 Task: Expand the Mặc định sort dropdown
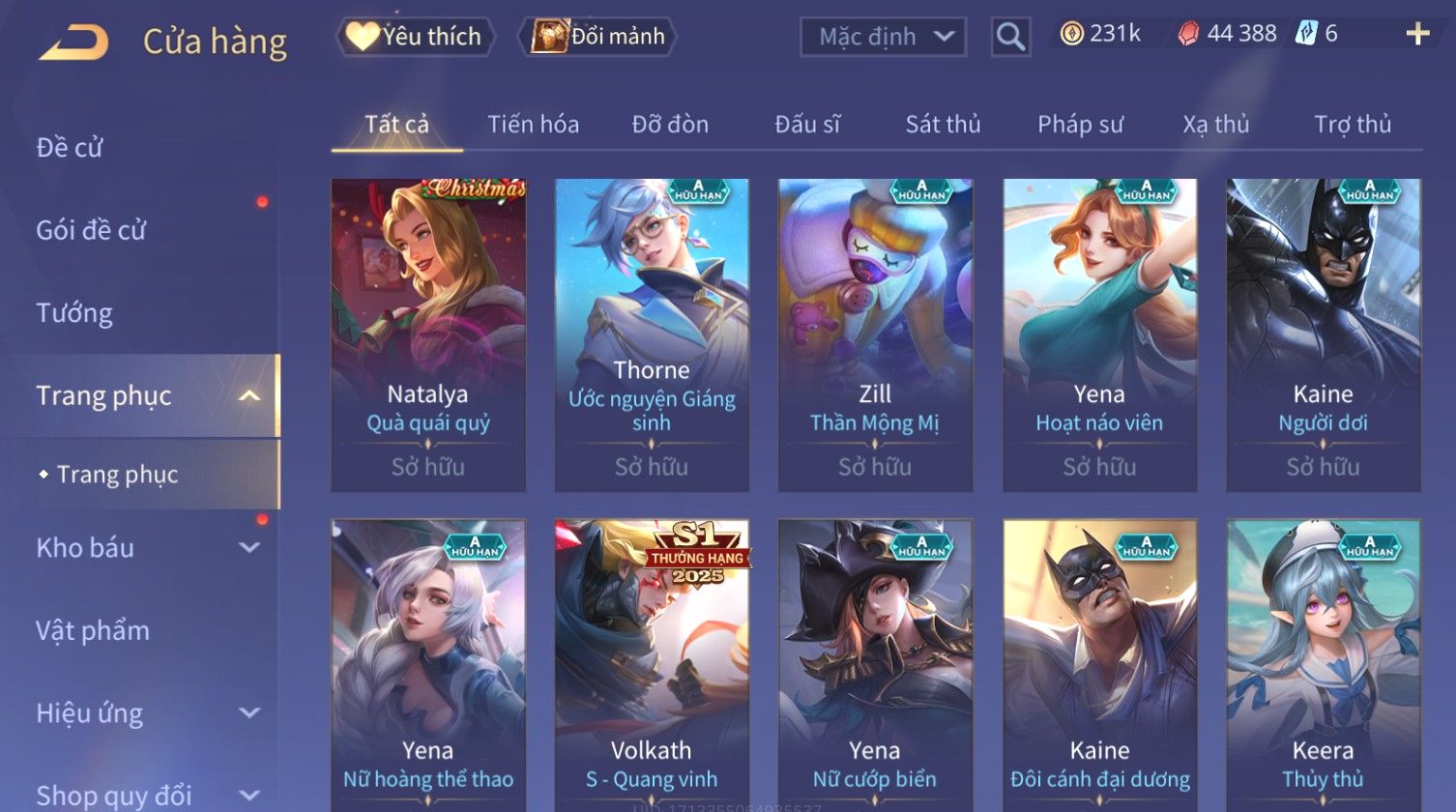click(883, 38)
